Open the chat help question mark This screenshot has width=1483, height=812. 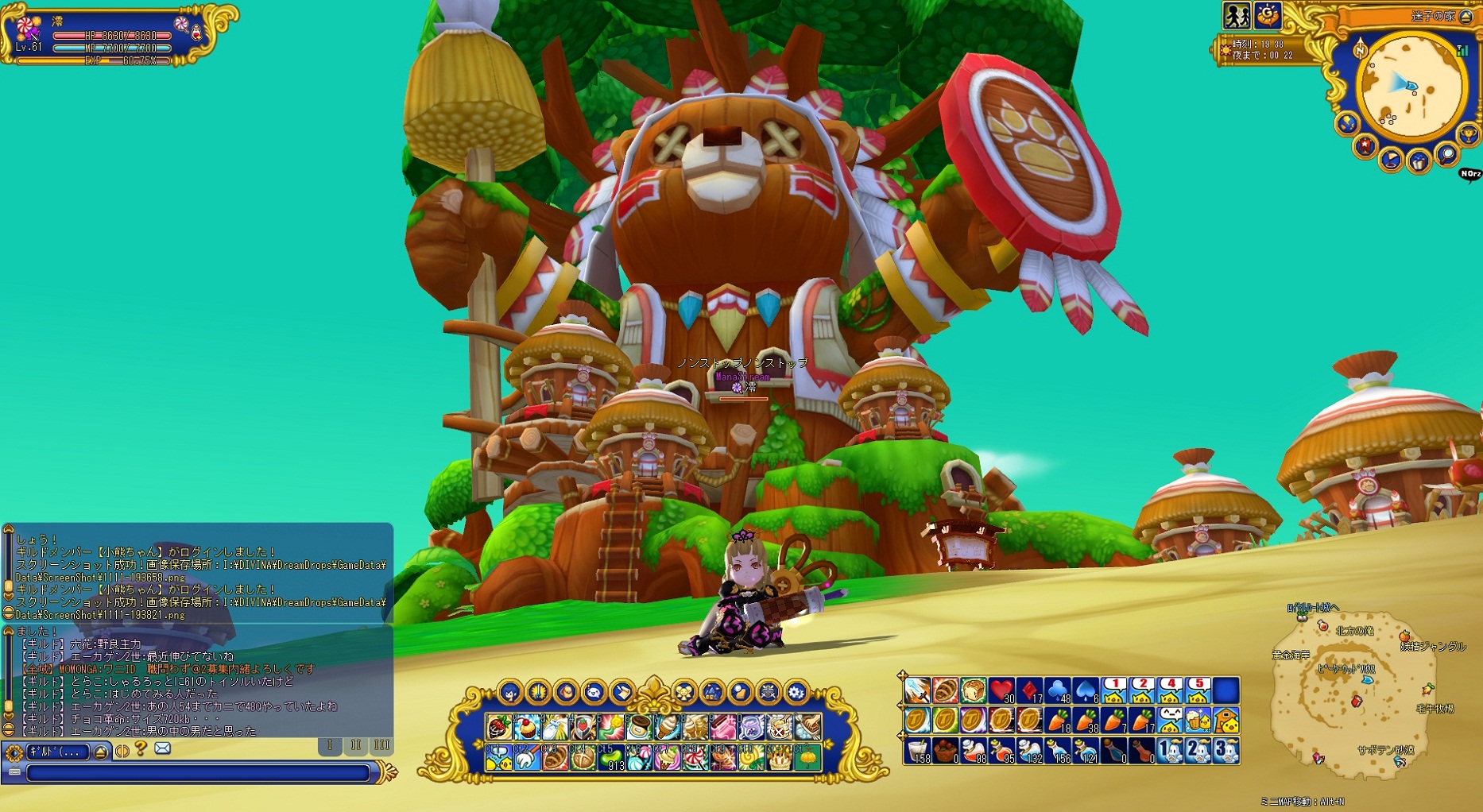coord(141,748)
